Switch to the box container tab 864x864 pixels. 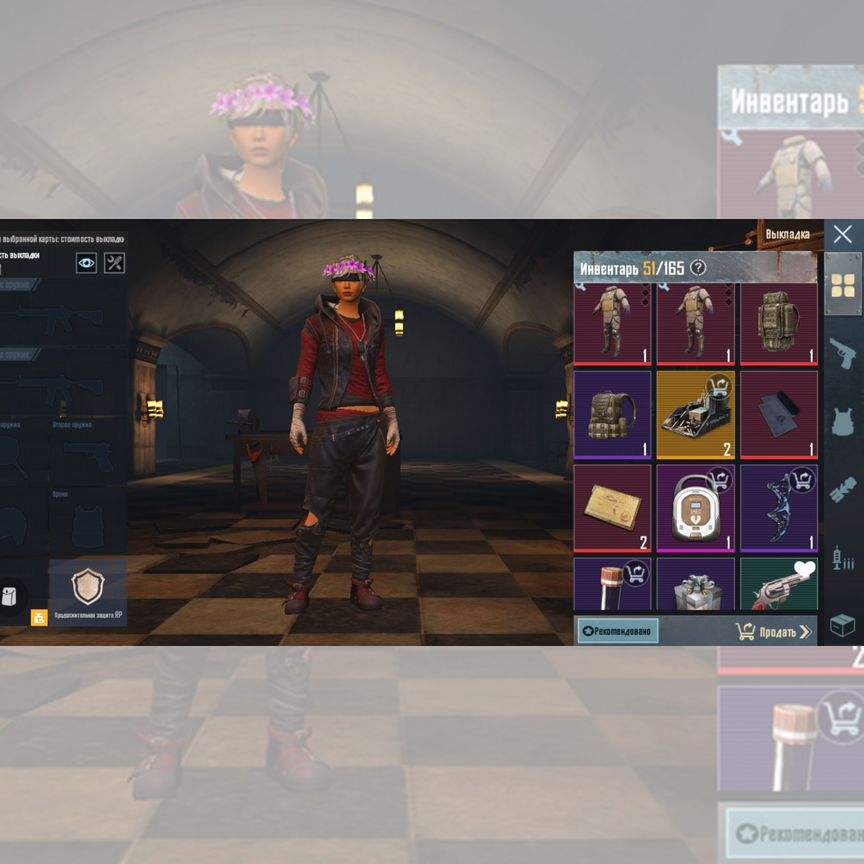pyautogui.click(x=843, y=625)
